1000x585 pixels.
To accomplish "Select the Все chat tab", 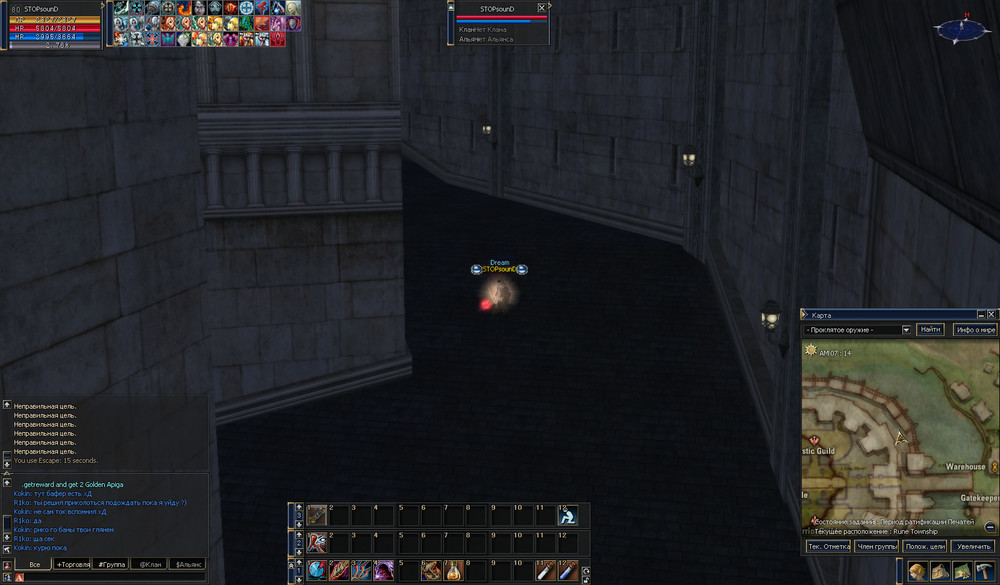I will click(x=34, y=564).
